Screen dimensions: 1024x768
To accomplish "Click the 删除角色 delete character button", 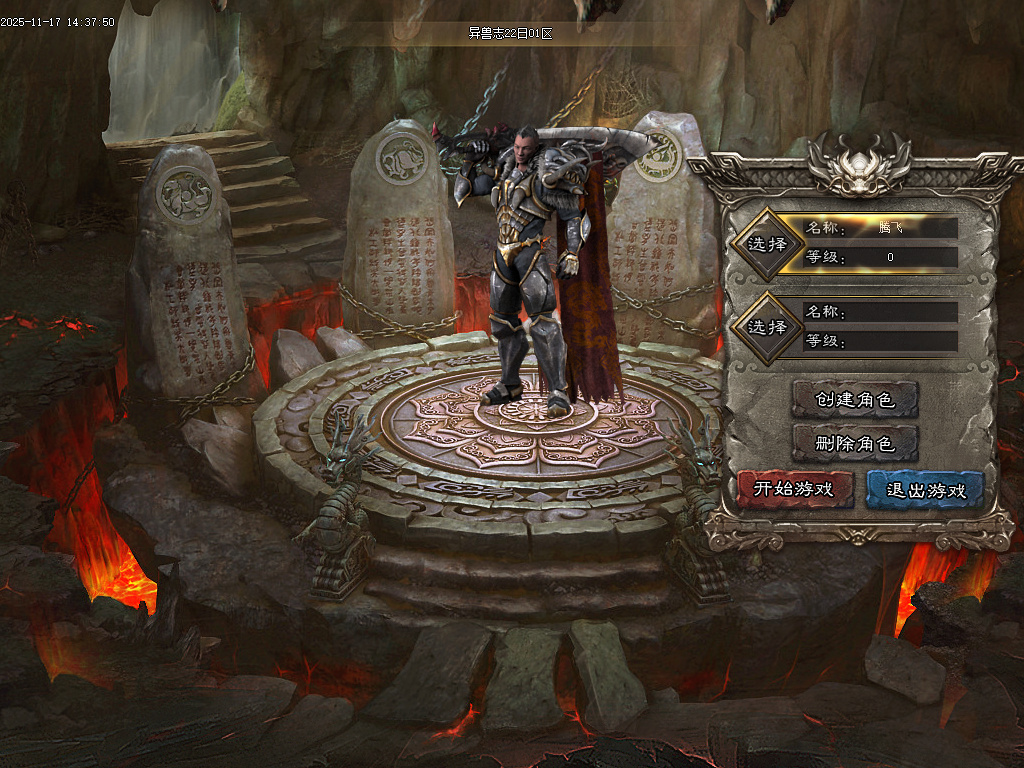I will (x=854, y=443).
